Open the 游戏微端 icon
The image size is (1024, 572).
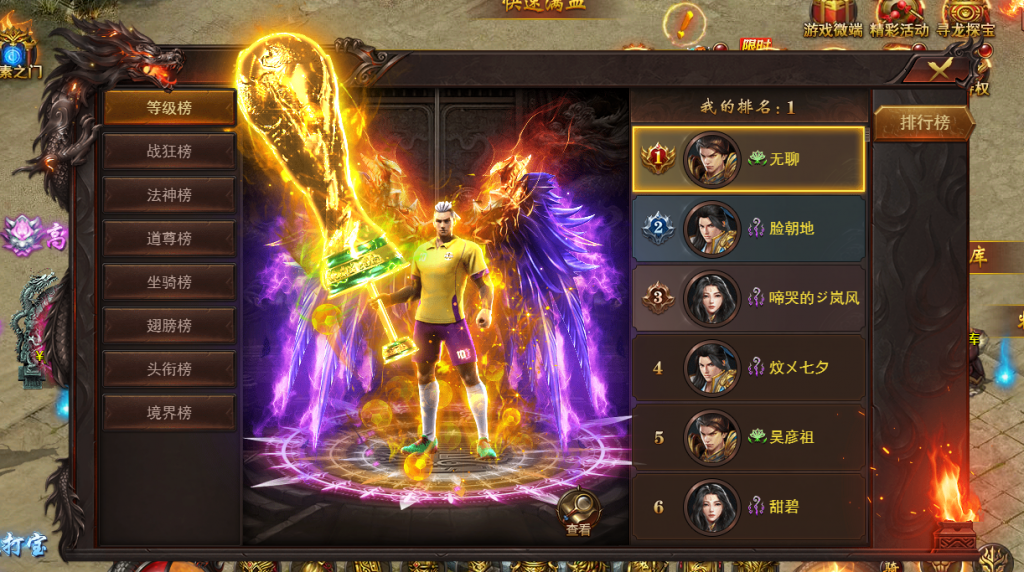(832, 19)
